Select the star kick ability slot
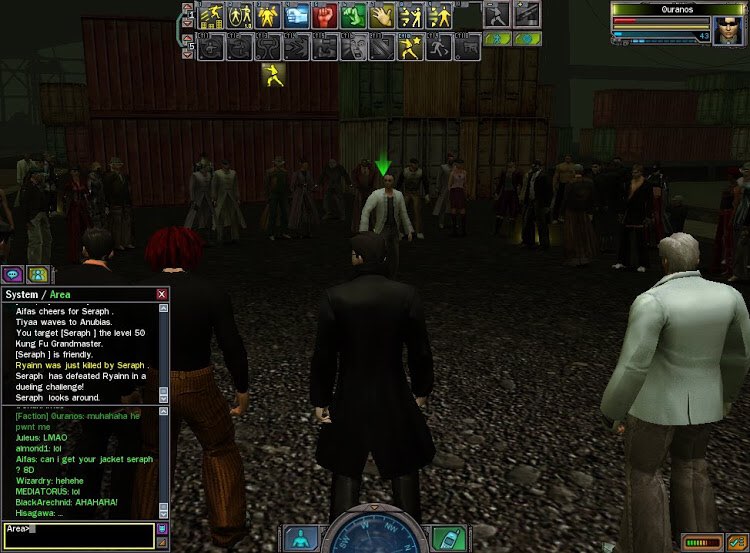Image resolution: width=750 pixels, height=553 pixels. click(x=411, y=46)
